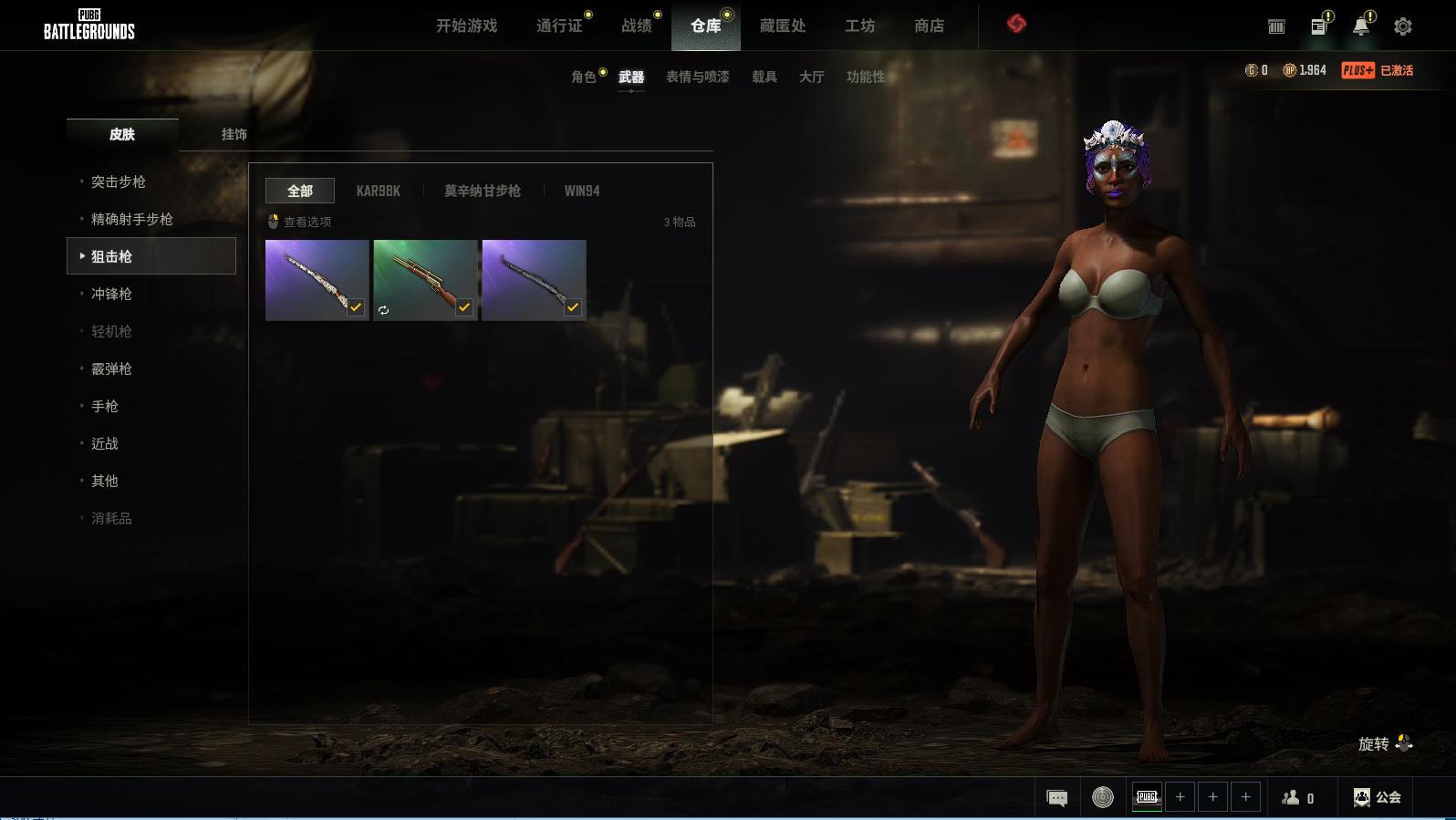
Task: Select the 载具 vehicles tab
Action: [764, 78]
